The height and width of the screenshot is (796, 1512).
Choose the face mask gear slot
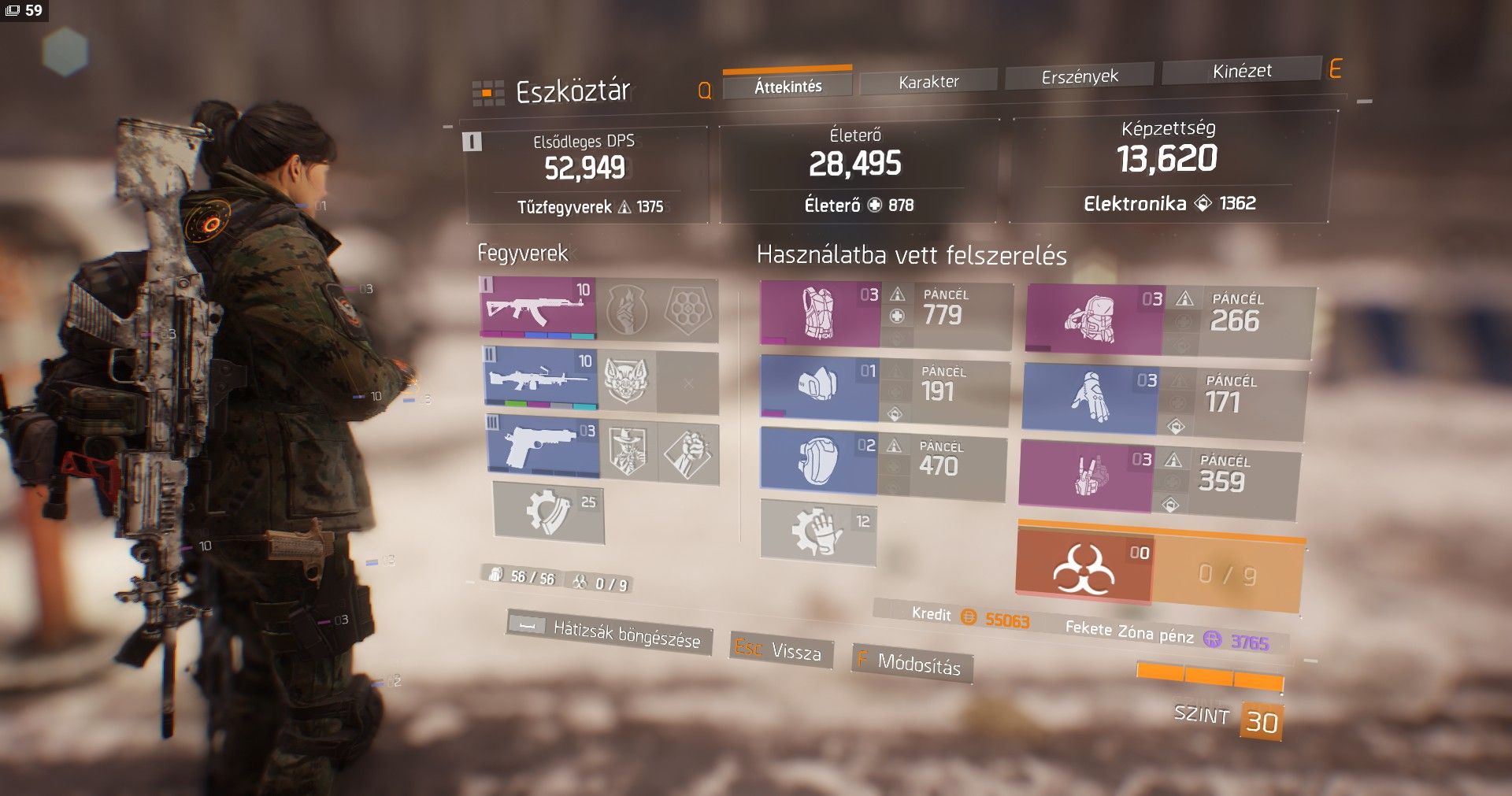(818, 387)
